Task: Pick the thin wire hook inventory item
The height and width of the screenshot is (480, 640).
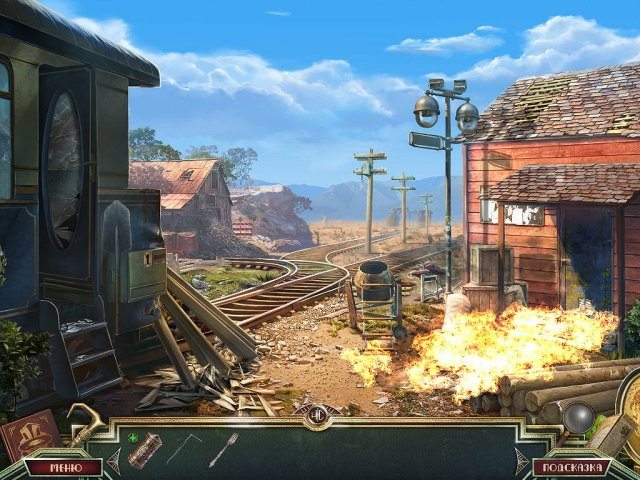Action: point(183,448)
